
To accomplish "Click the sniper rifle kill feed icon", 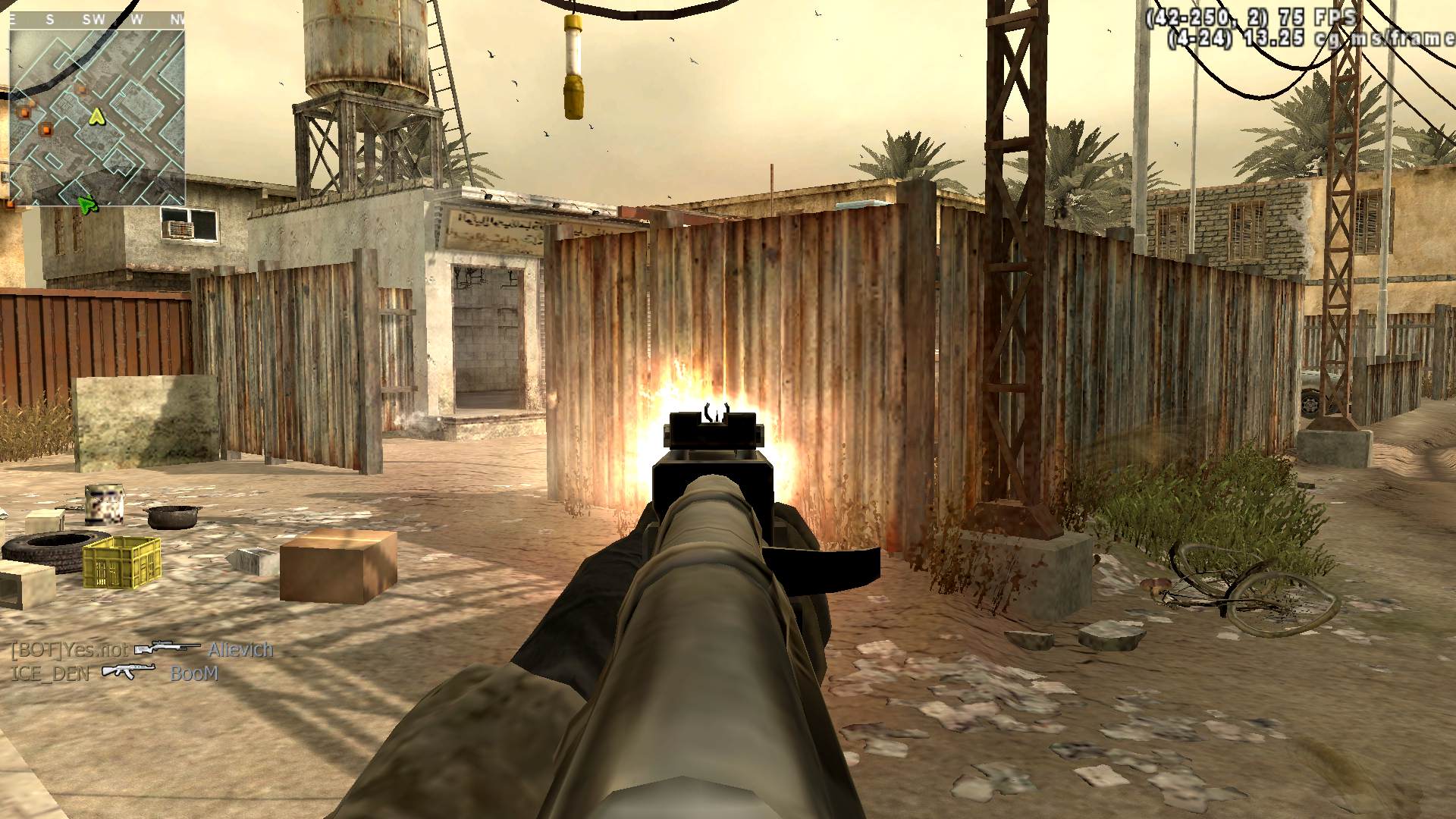I will click(x=167, y=648).
